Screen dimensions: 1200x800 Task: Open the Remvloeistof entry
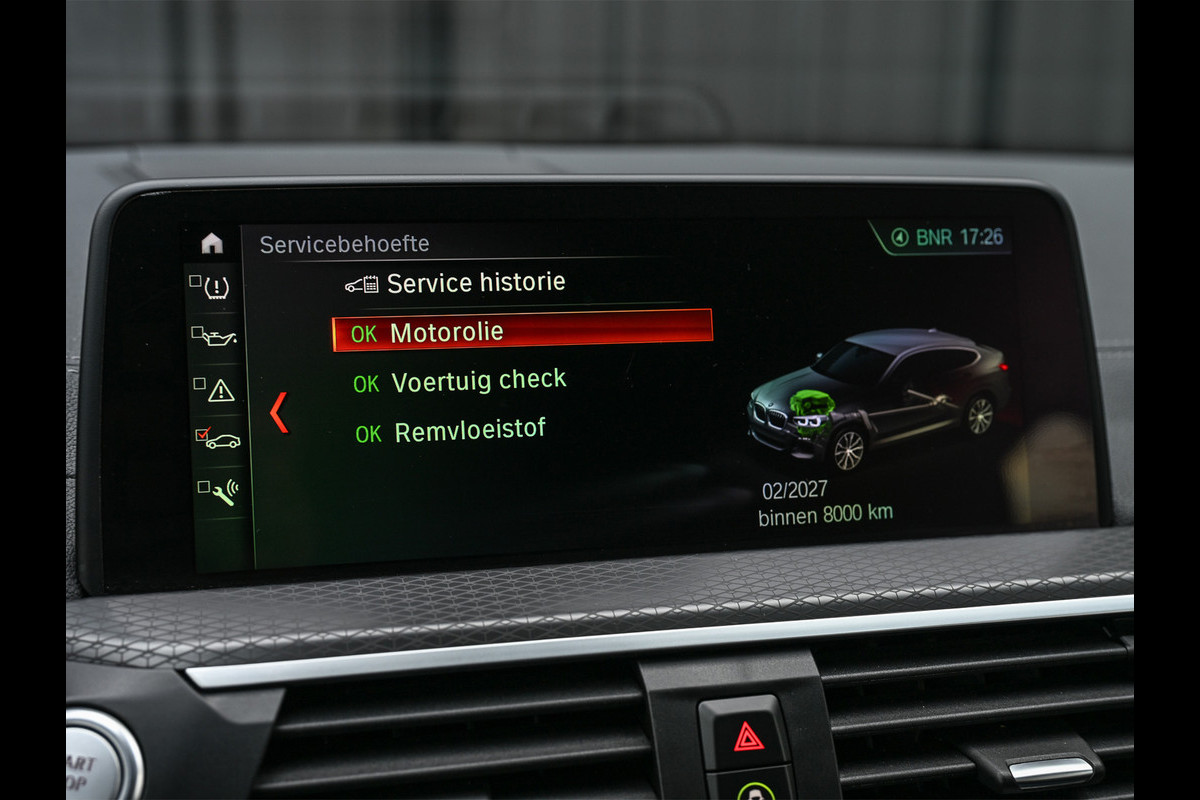[x=469, y=431]
